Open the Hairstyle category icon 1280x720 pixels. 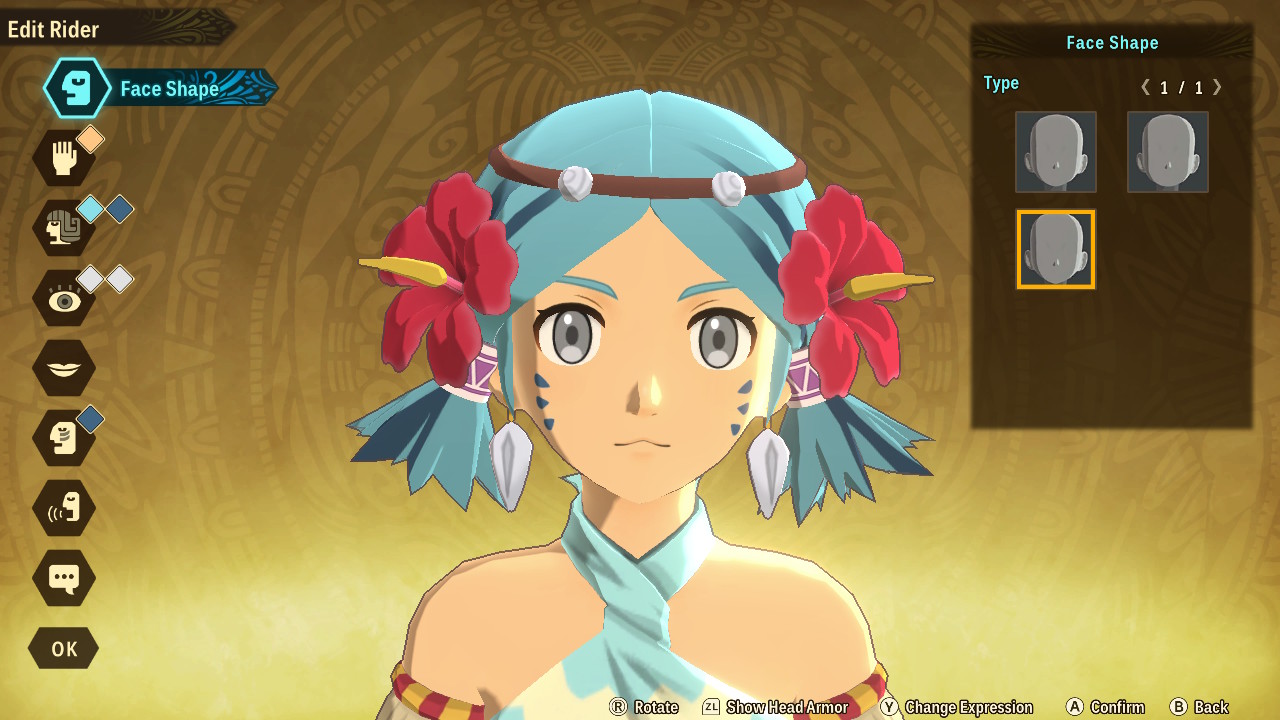[x=64, y=228]
